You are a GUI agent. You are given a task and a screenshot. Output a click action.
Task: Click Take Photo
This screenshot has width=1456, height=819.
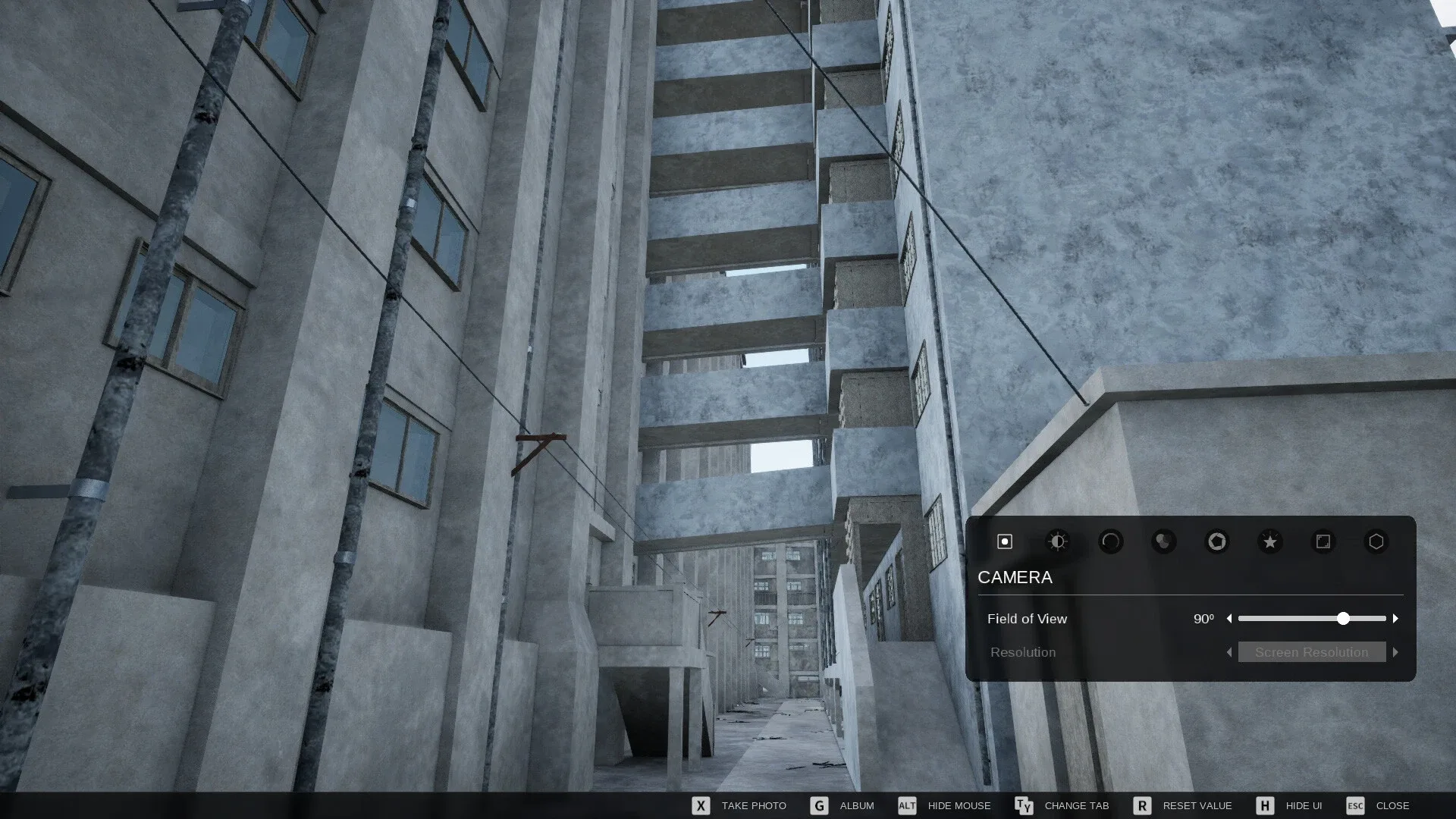(x=754, y=805)
